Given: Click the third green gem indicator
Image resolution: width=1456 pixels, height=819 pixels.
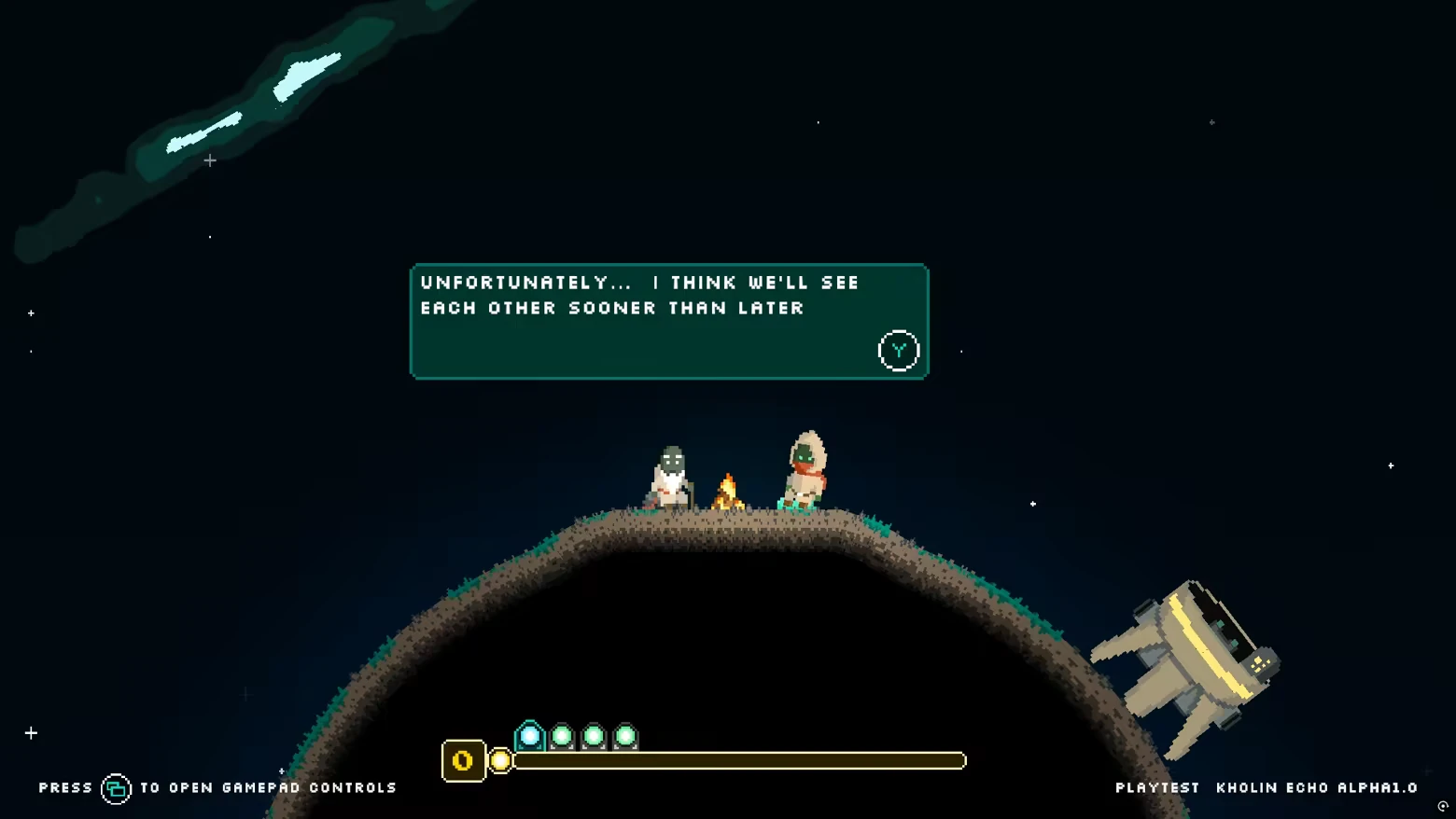Looking at the screenshot, I should click(x=592, y=736).
